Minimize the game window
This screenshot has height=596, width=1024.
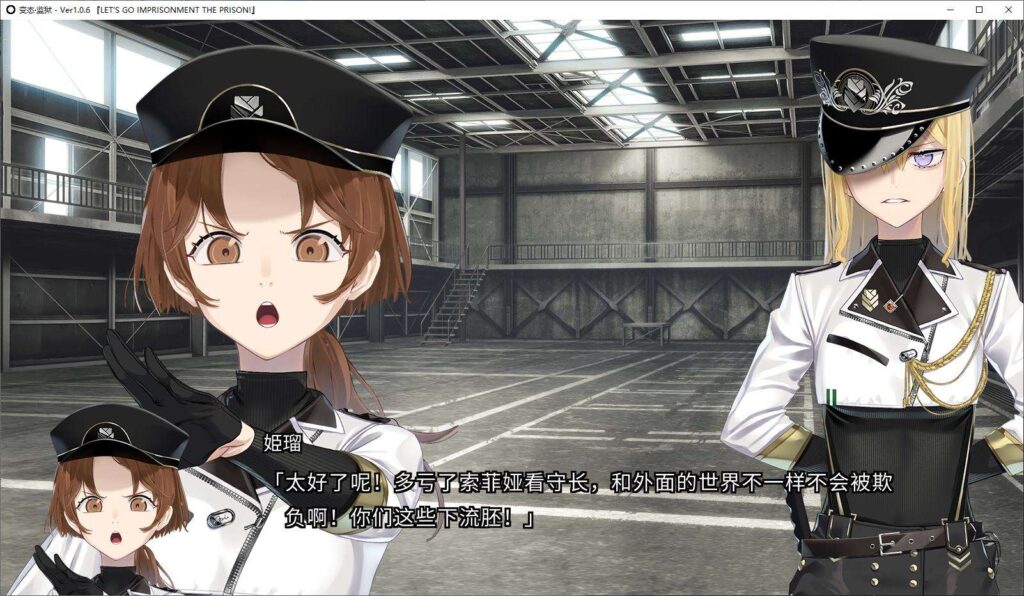(951, 9)
